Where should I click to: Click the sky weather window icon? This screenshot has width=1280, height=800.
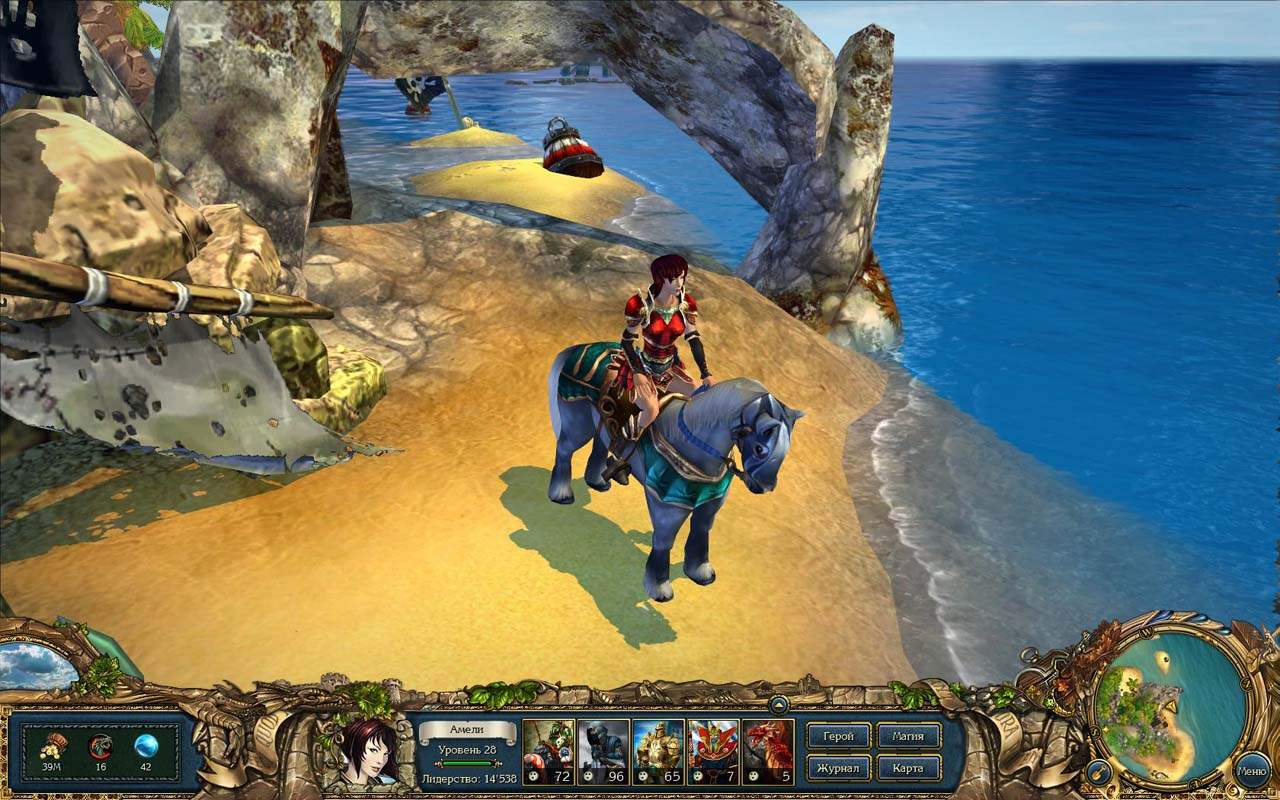pyautogui.click(x=36, y=664)
